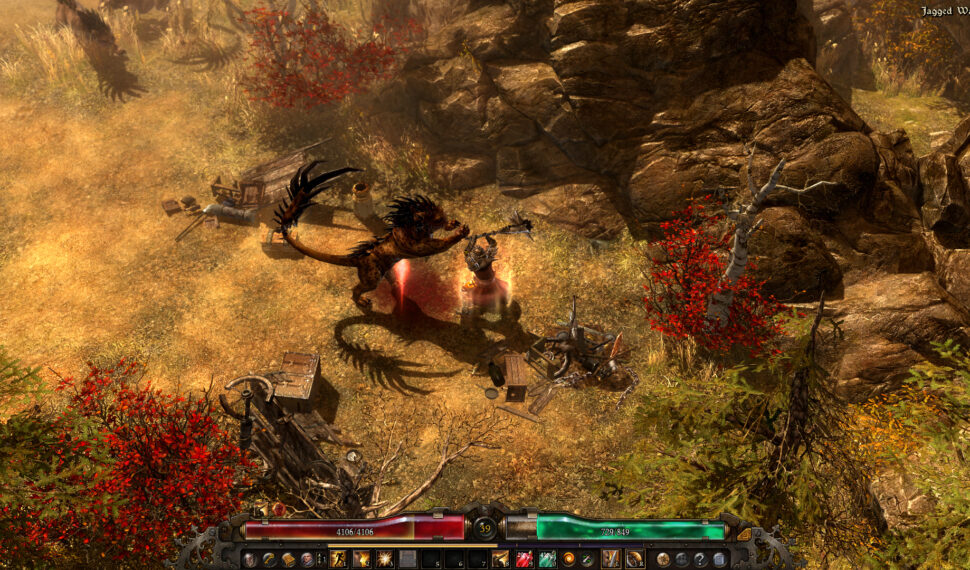Activate the skill in hotbar slot 8
Image resolution: width=970 pixels, height=570 pixels.
[500, 559]
